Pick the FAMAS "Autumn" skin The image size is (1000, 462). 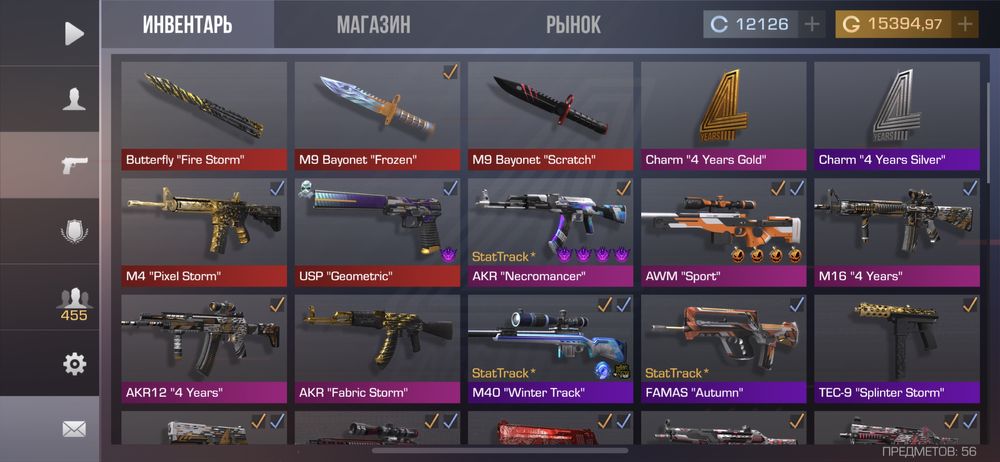pyautogui.click(x=723, y=348)
